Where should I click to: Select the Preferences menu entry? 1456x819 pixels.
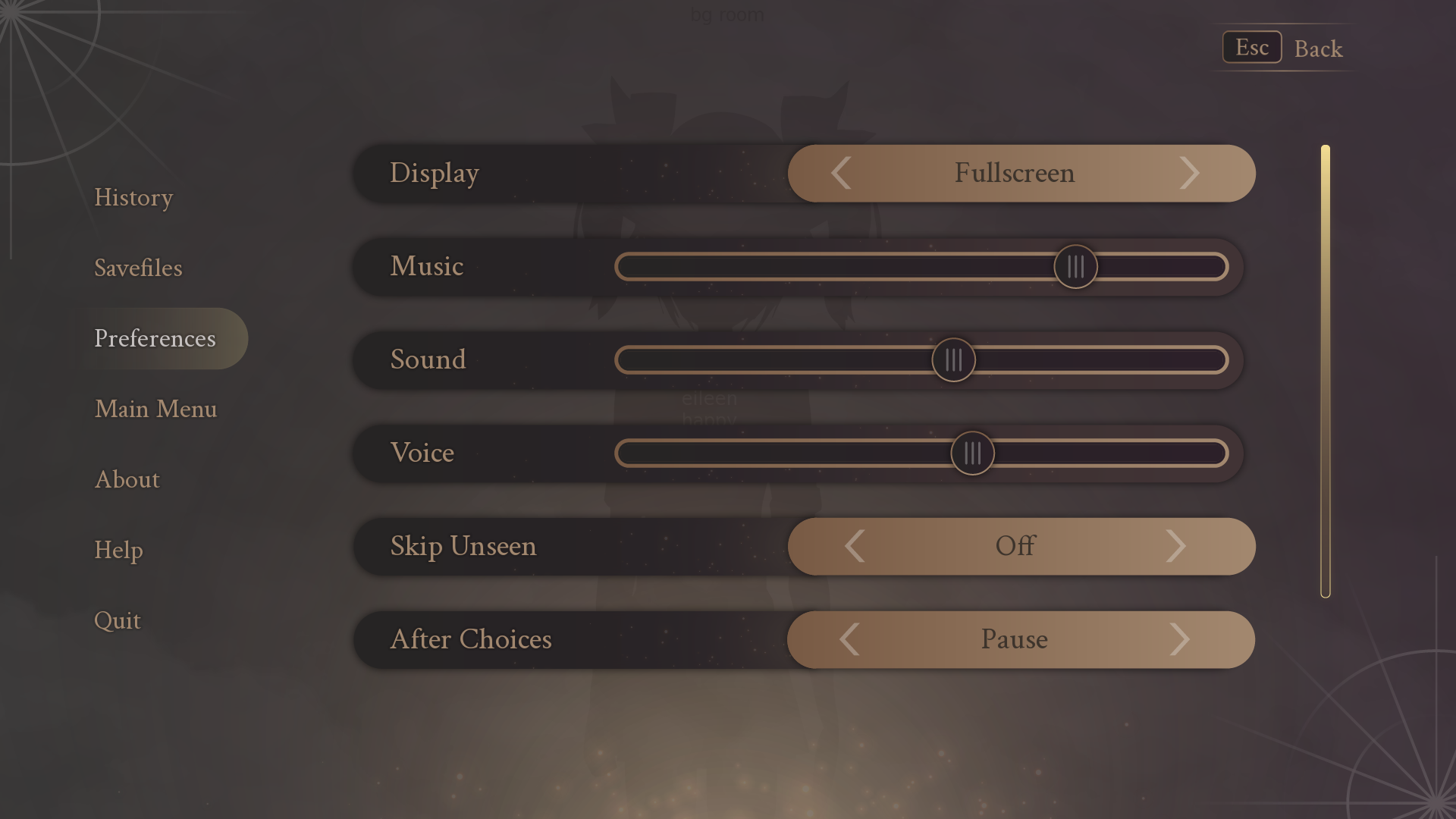pyautogui.click(x=155, y=338)
